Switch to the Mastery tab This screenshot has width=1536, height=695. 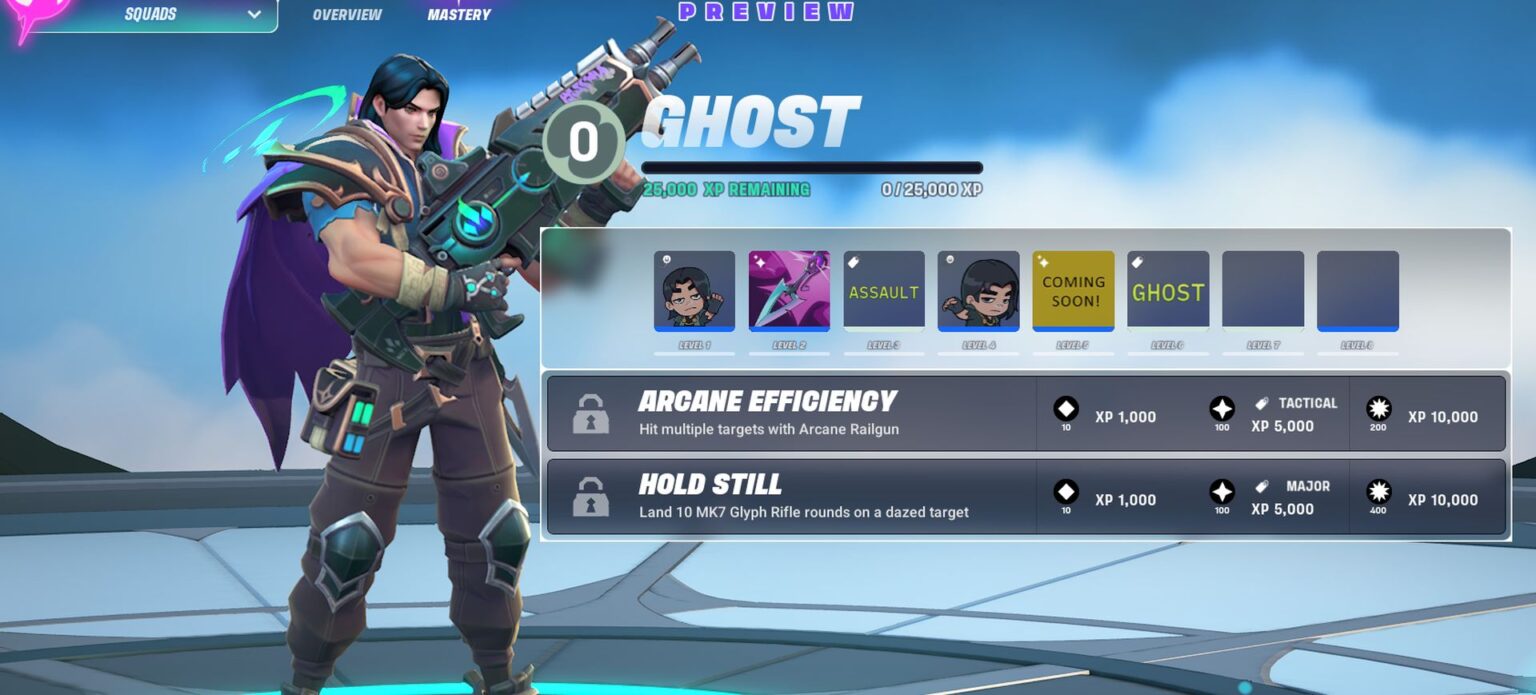(459, 15)
